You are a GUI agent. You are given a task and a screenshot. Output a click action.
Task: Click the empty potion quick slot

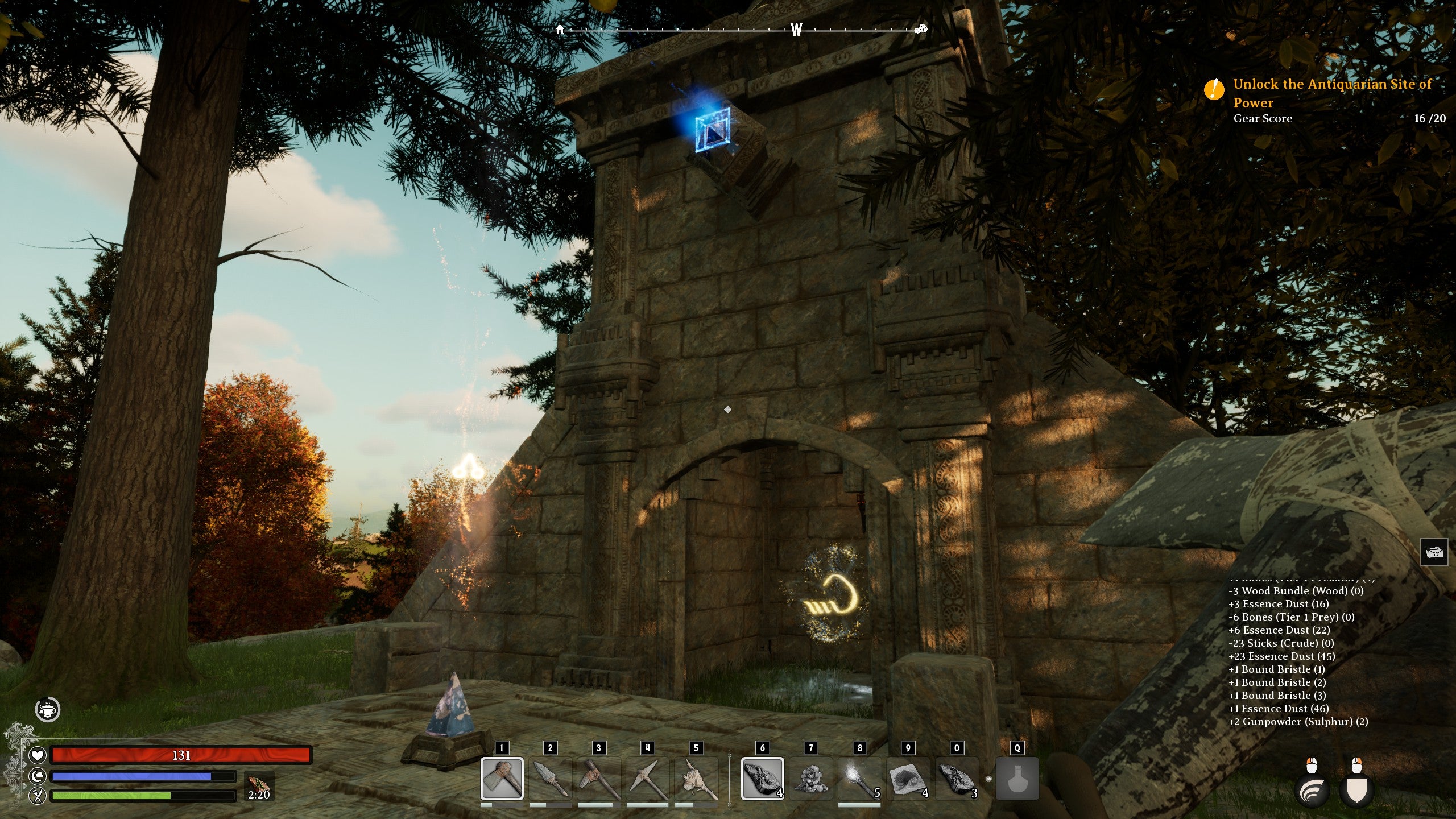(1017, 779)
